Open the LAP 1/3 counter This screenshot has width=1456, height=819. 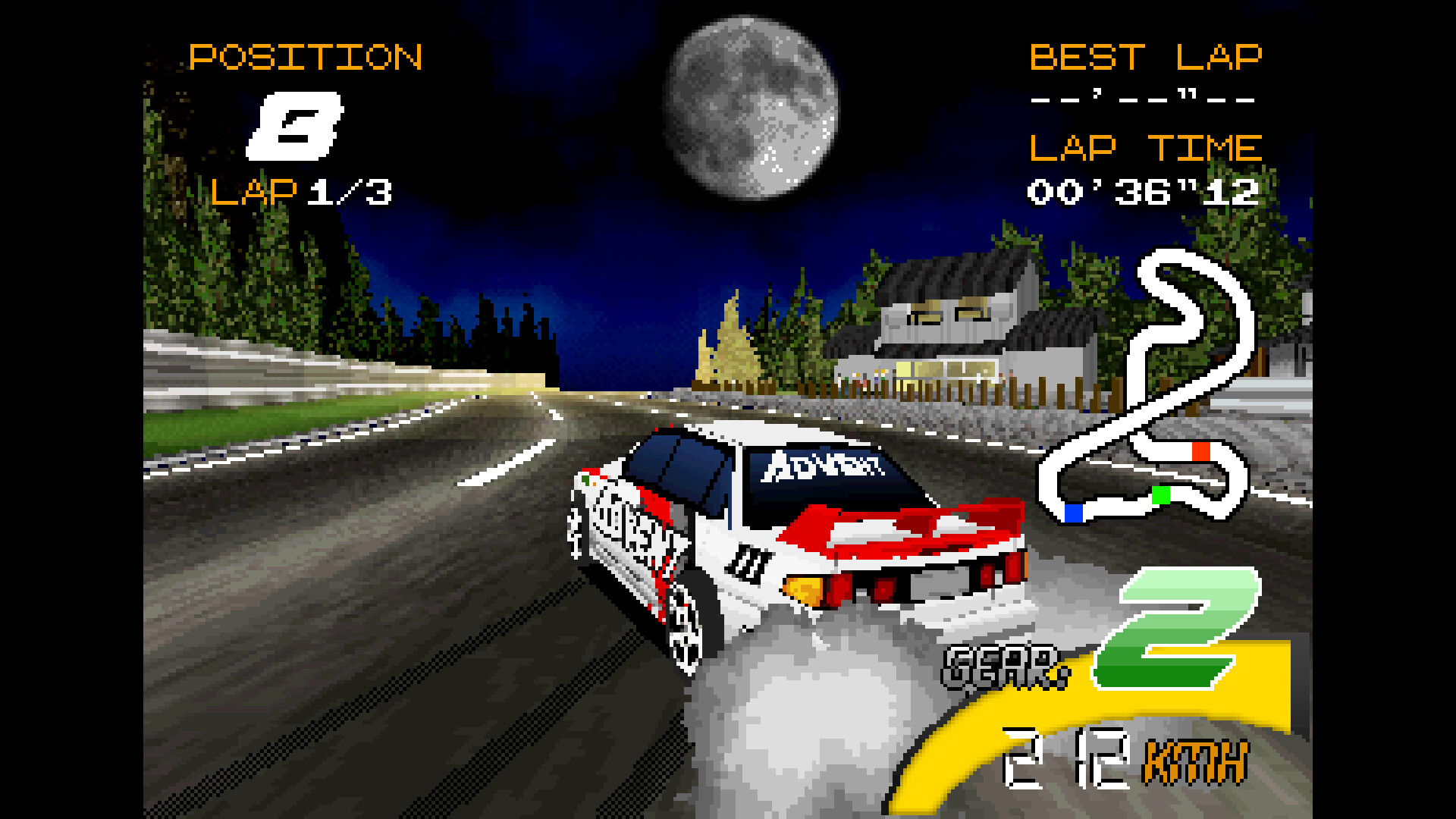[x=302, y=193]
